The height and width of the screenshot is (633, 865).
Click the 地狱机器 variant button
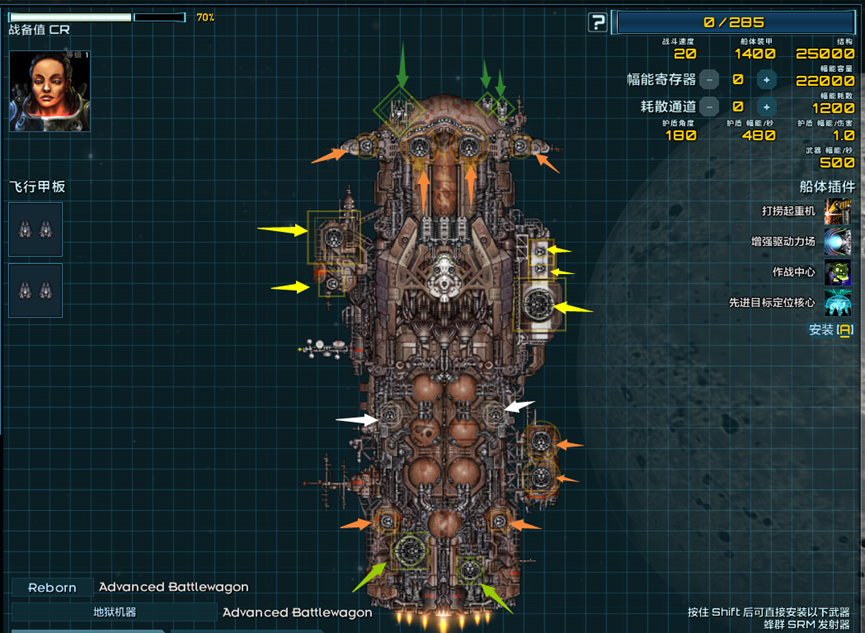[114, 612]
